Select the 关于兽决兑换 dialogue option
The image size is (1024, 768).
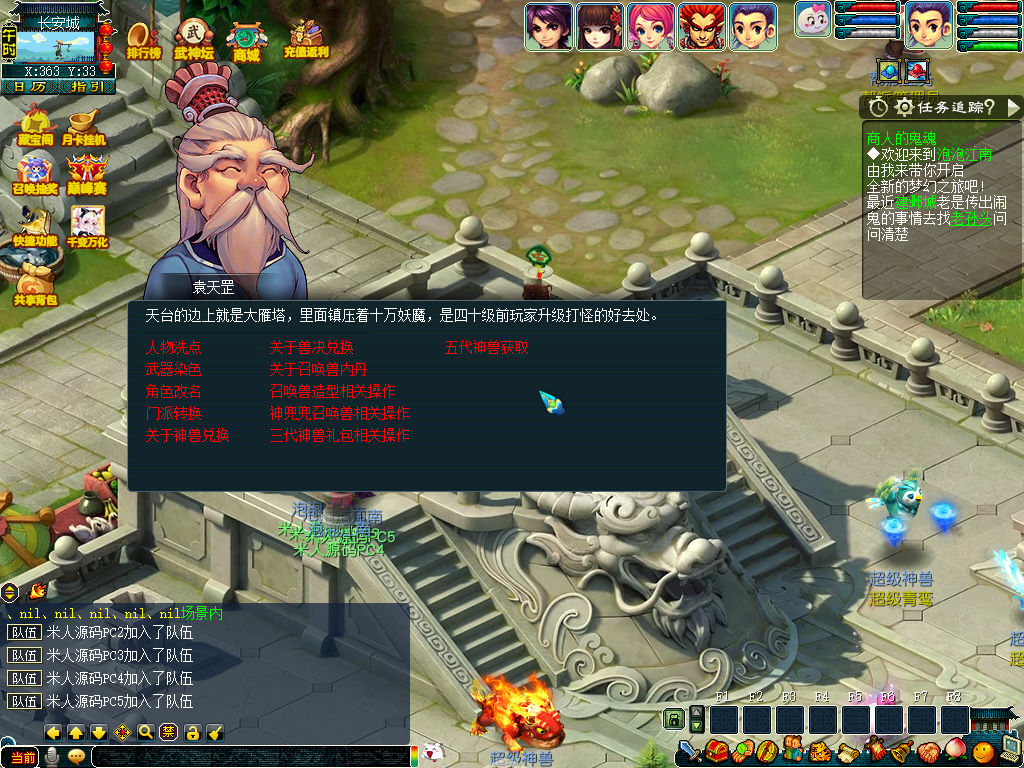point(311,348)
